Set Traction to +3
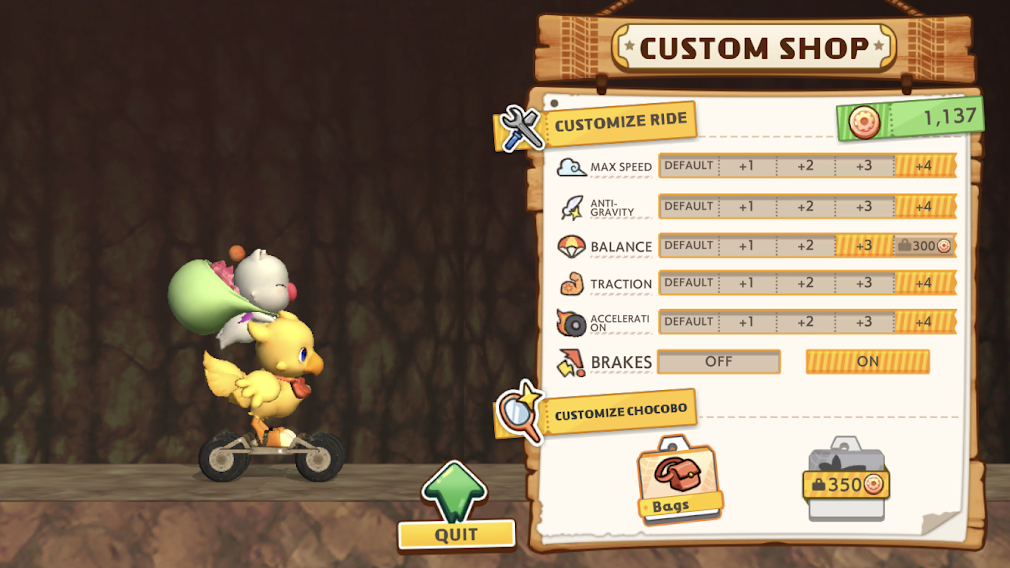This screenshot has width=1010, height=568. click(x=864, y=283)
